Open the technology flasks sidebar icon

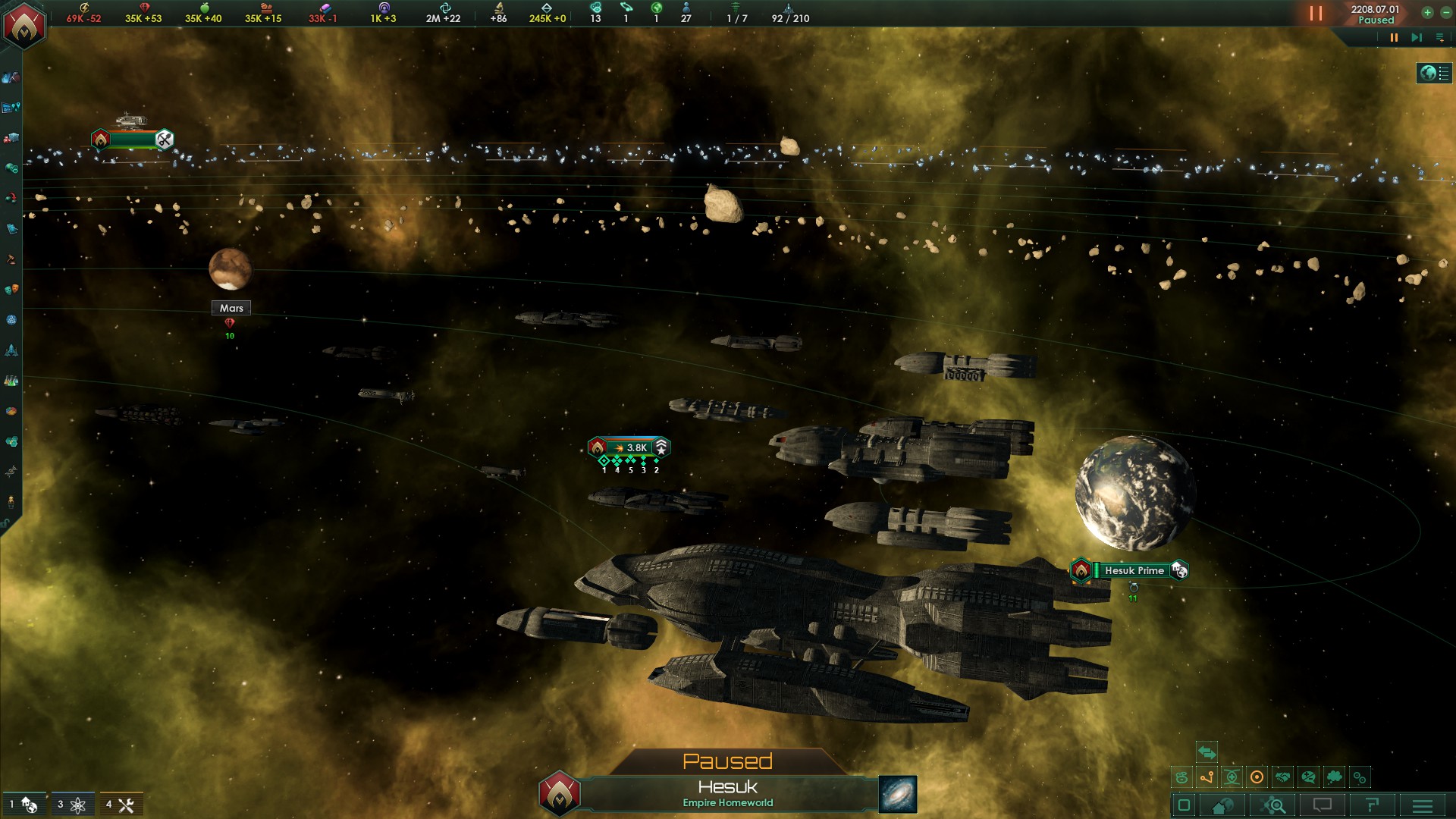click(x=11, y=381)
